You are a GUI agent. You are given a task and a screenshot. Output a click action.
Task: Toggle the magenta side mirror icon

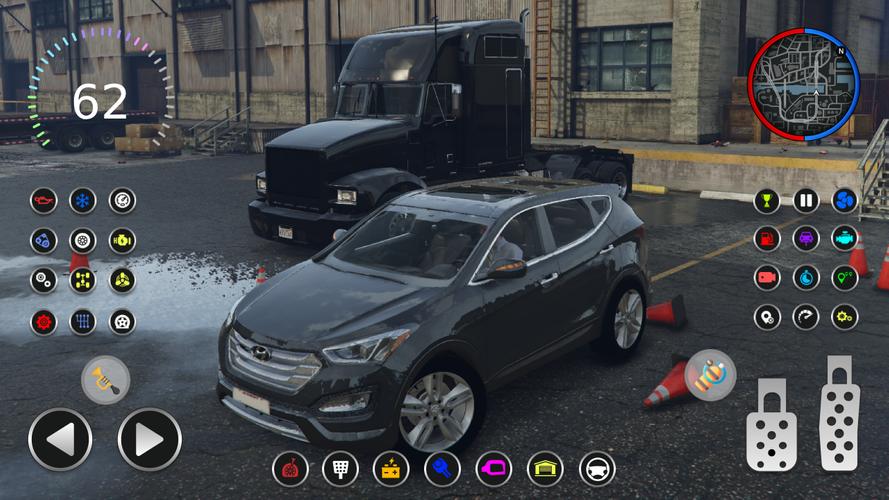493,468
